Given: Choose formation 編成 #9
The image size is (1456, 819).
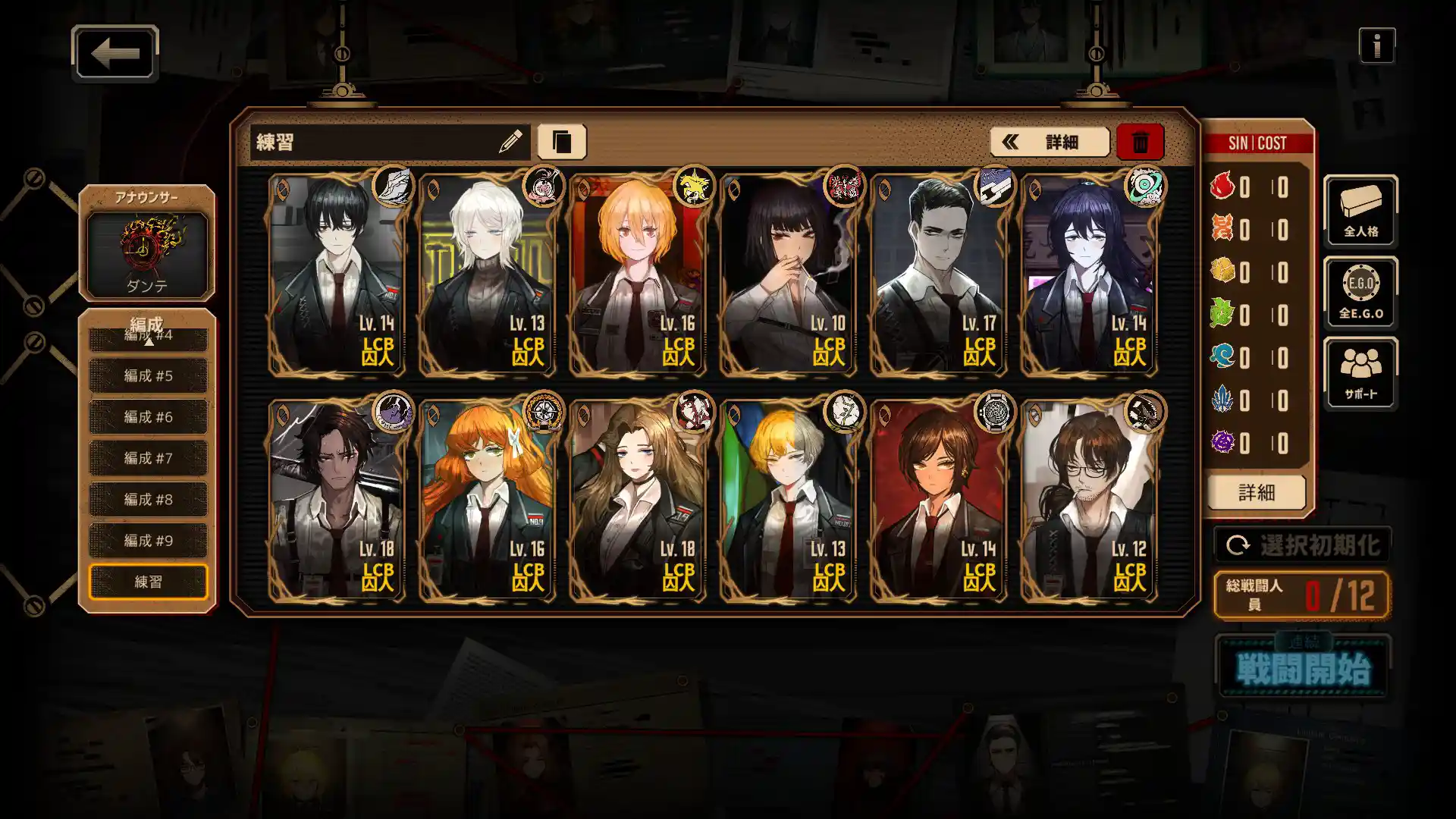Looking at the screenshot, I should [148, 541].
